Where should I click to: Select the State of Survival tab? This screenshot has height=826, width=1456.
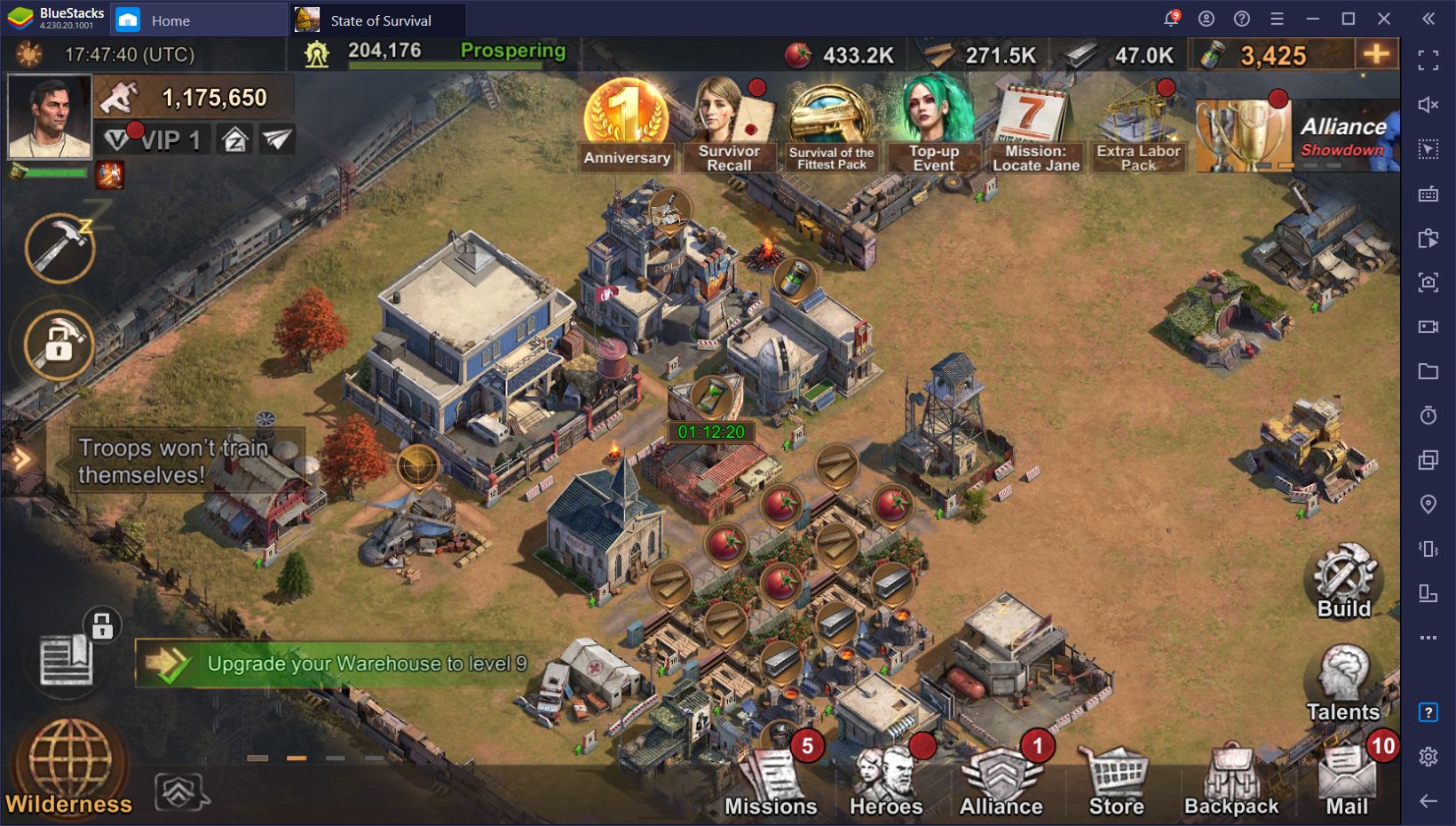[380, 20]
